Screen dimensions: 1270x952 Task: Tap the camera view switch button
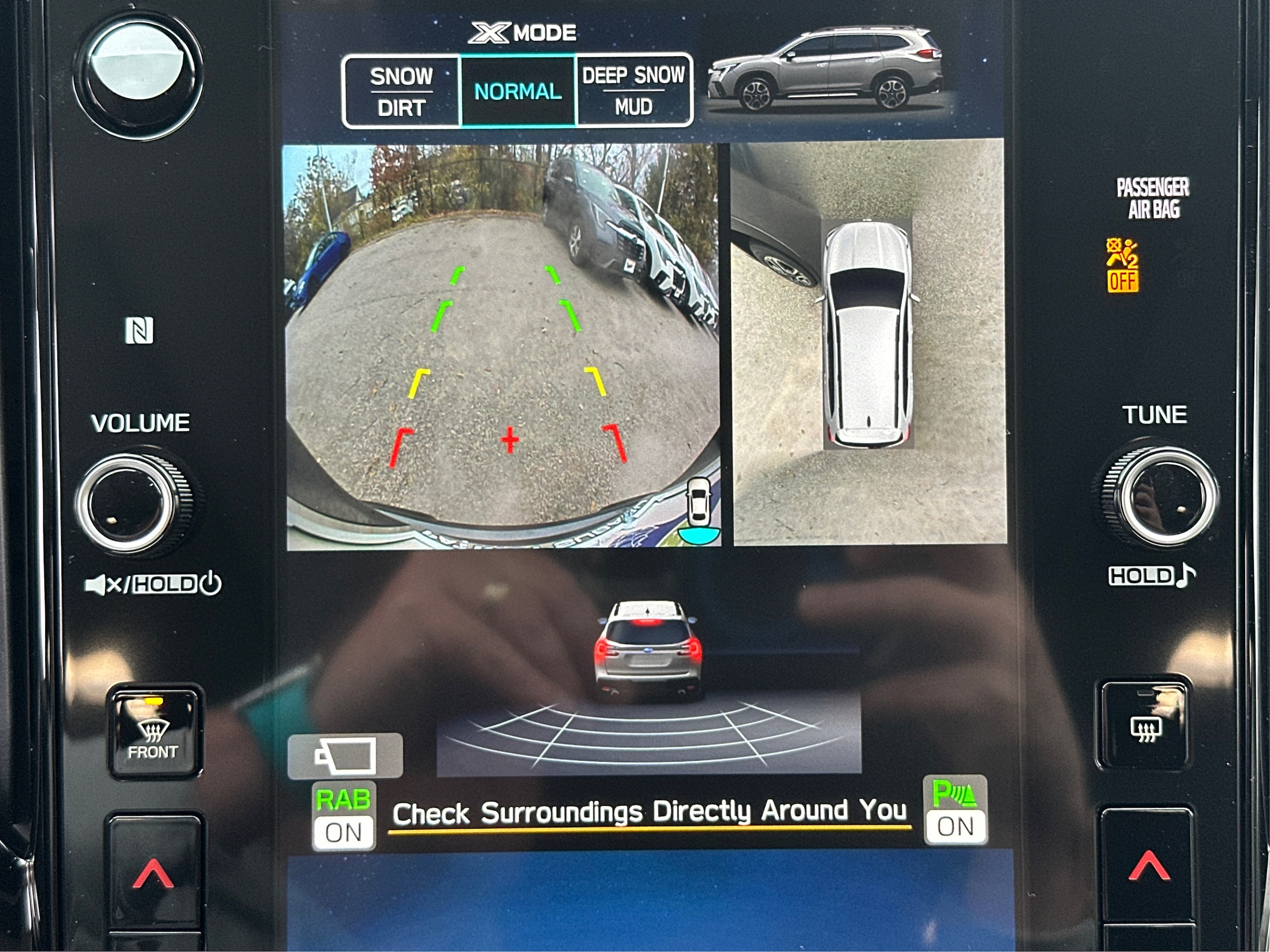pyautogui.click(x=345, y=756)
